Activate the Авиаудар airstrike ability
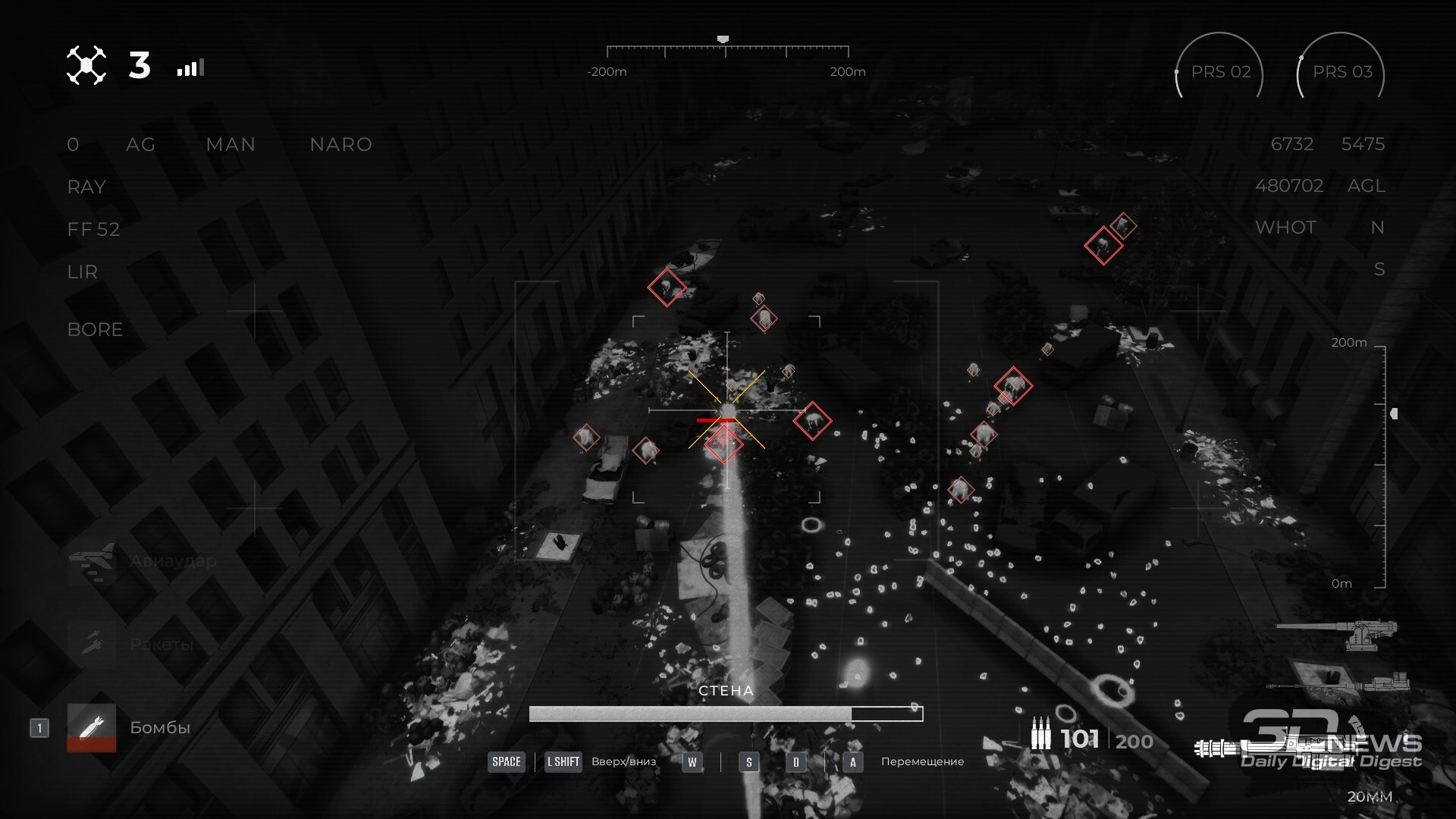 [x=92, y=562]
